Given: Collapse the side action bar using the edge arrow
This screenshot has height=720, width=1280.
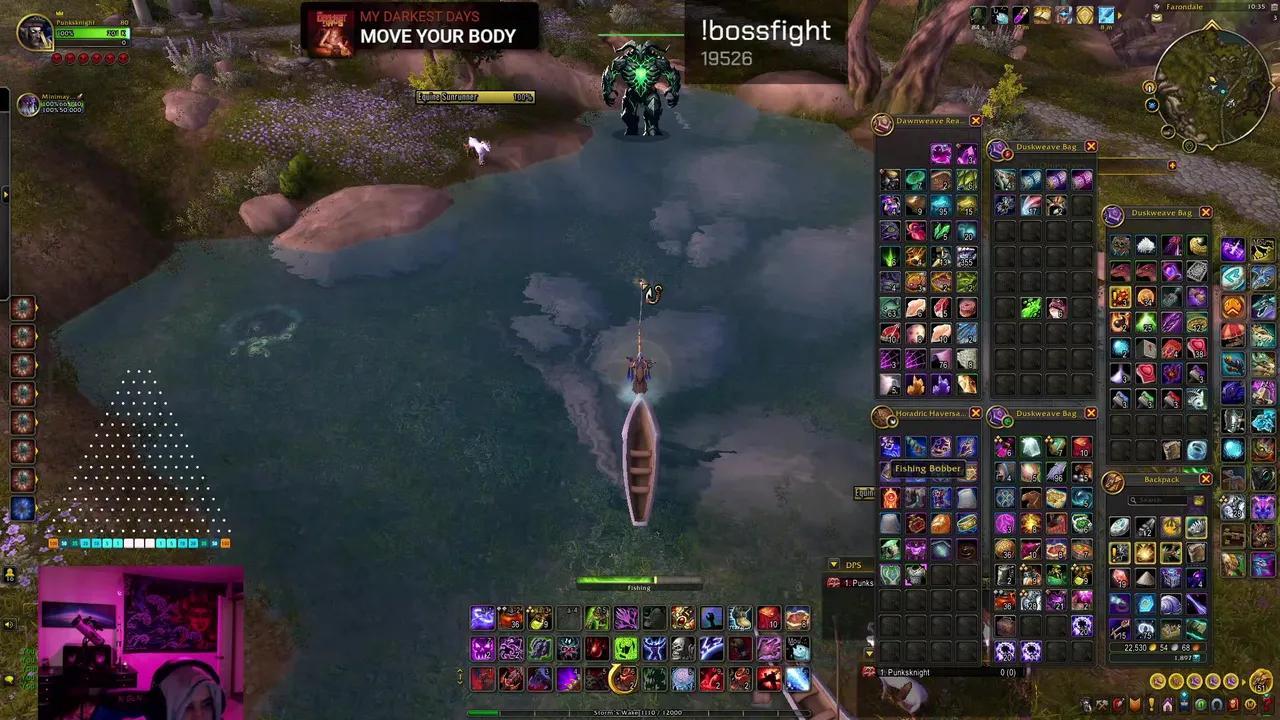Looking at the screenshot, I should [7, 193].
